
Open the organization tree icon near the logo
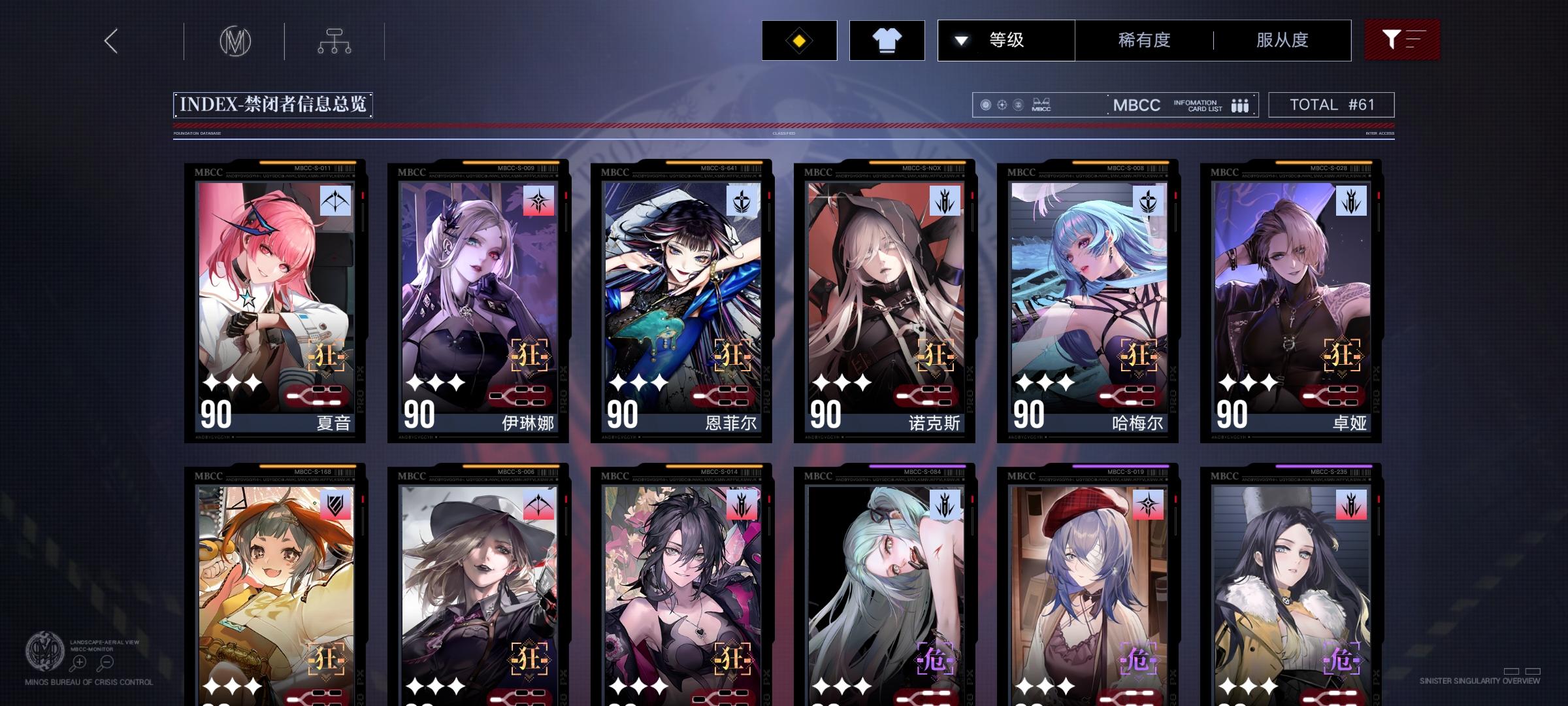335,40
